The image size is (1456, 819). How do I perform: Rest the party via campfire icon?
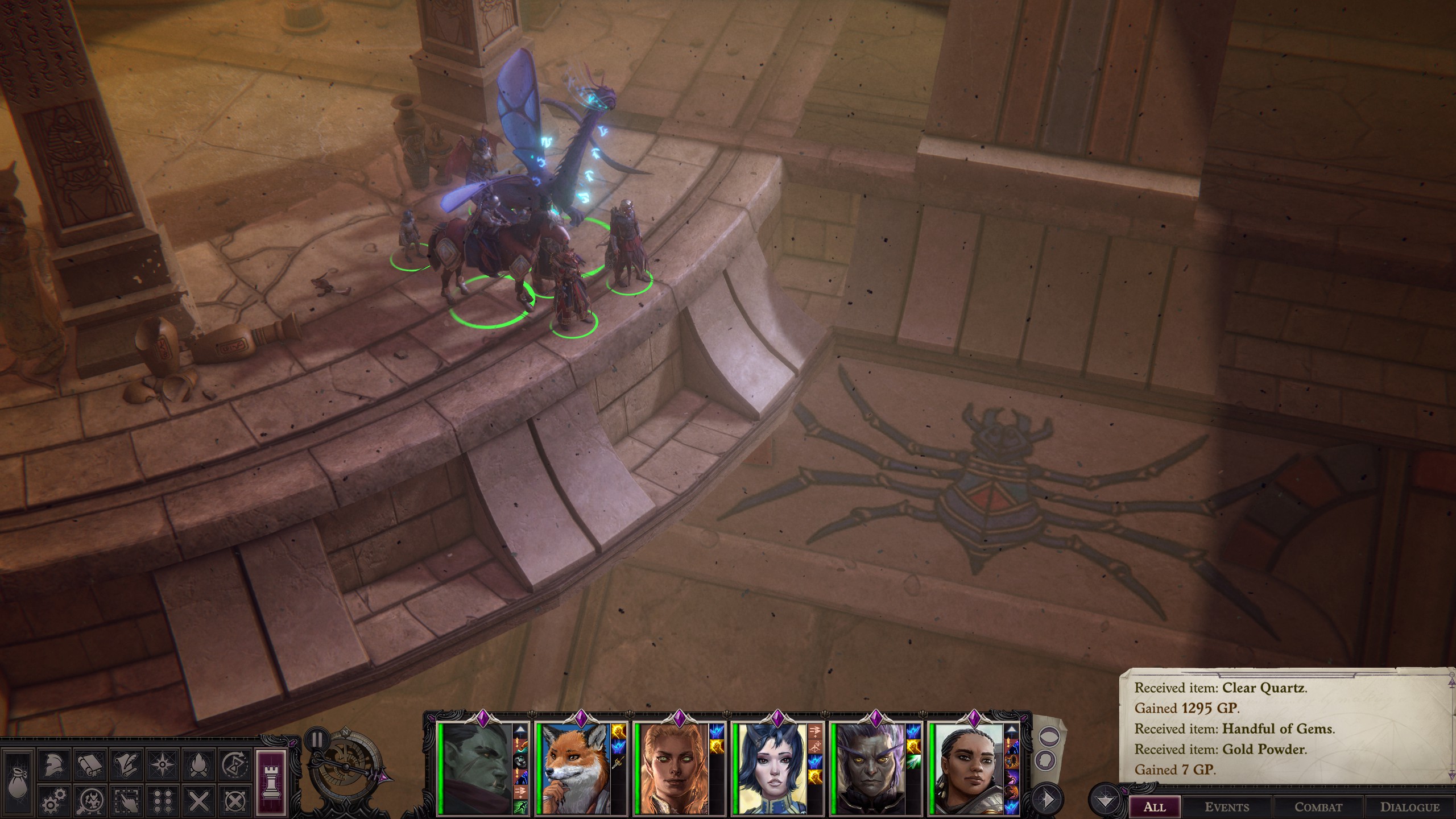[198, 765]
